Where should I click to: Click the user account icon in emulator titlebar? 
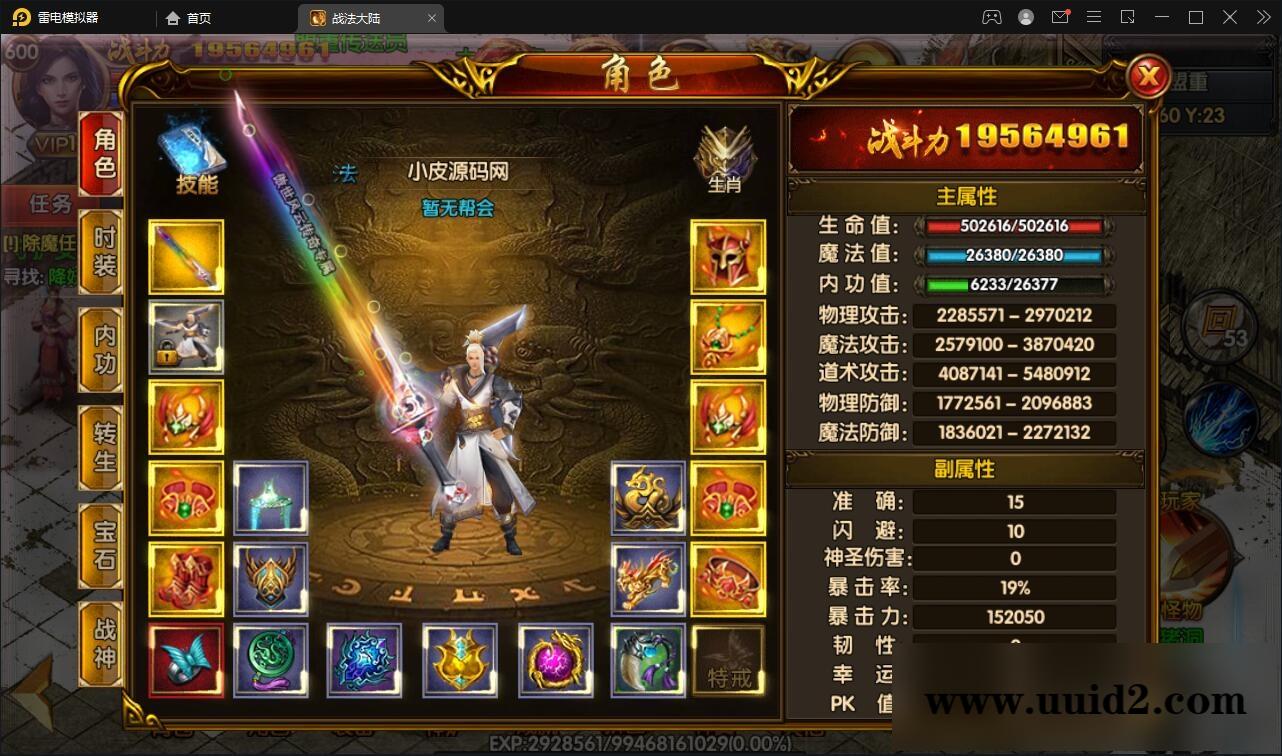point(1025,17)
